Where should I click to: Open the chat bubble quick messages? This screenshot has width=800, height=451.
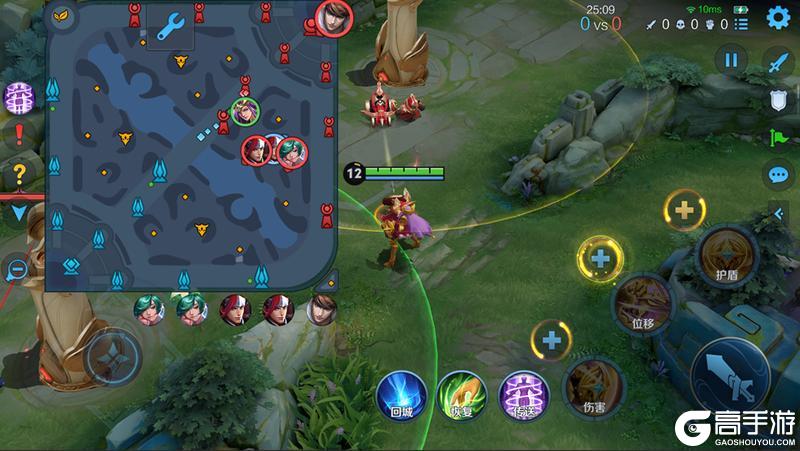click(778, 175)
